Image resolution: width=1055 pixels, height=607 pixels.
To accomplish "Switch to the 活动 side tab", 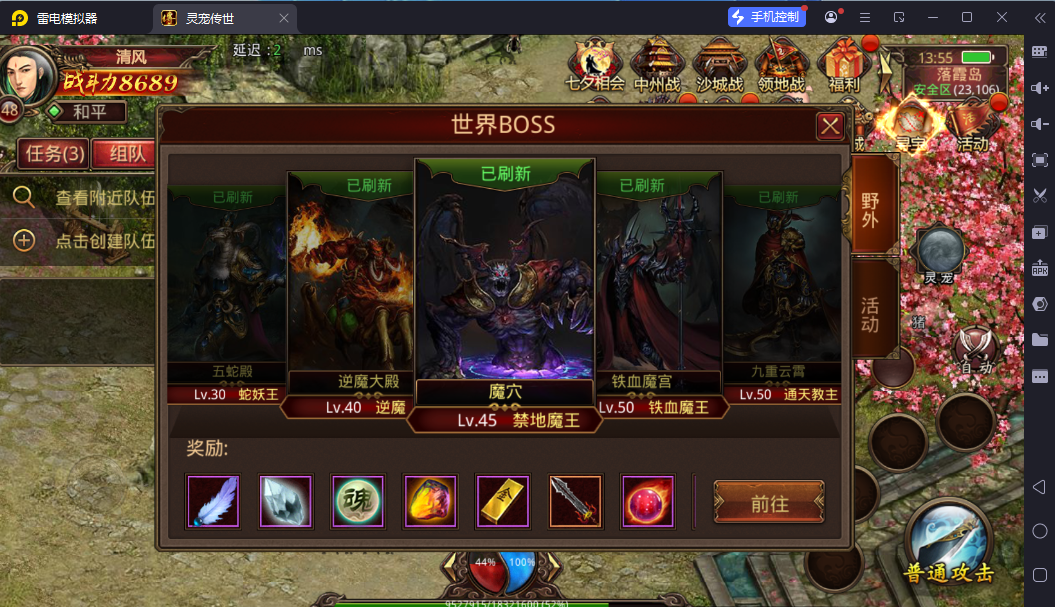I will 871,311.
